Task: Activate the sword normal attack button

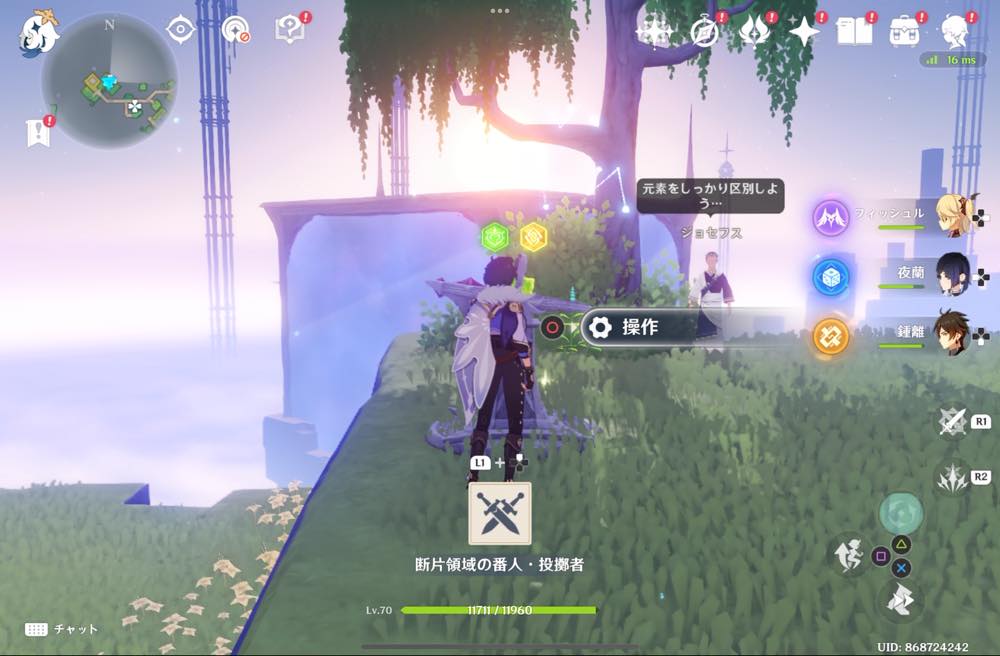Action: [x=951, y=423]
